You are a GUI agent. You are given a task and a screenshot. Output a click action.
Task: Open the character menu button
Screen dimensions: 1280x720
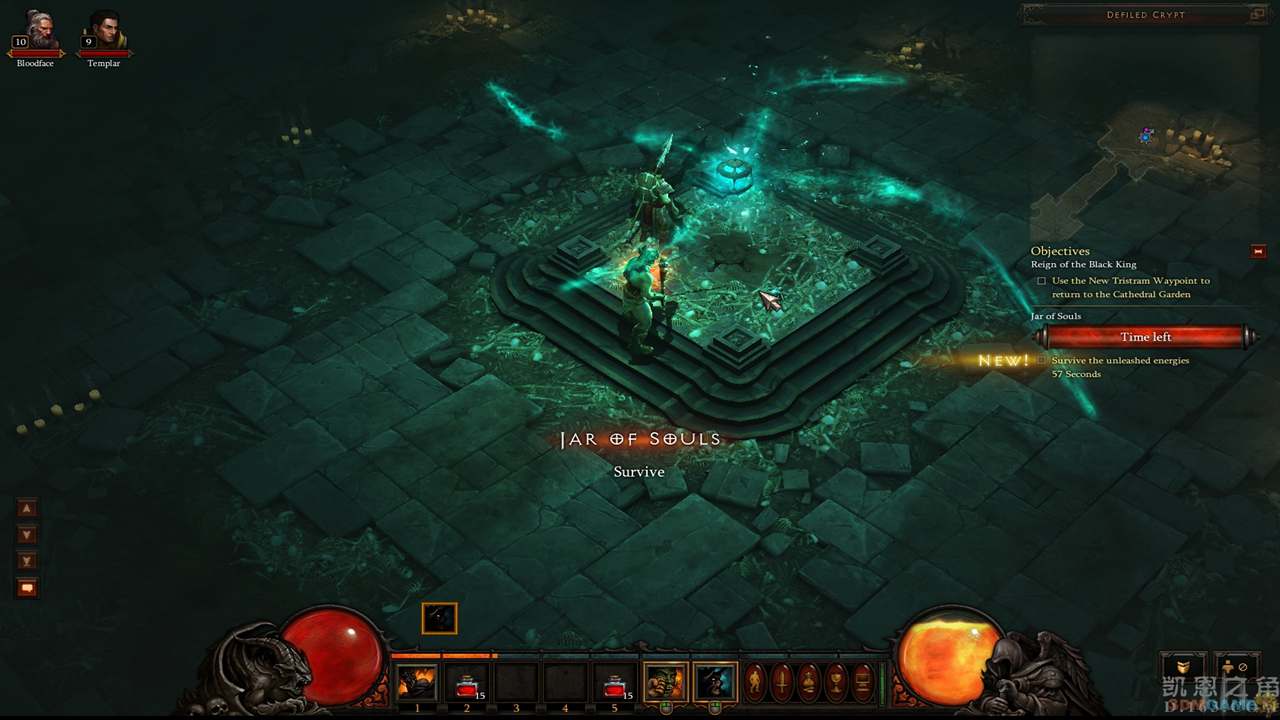(x=757, y=682)
